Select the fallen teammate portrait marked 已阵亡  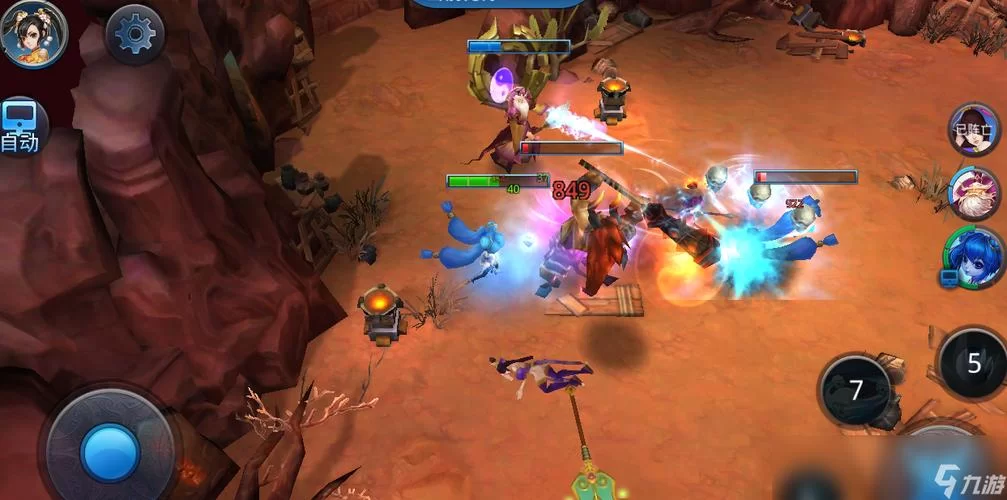(974, 129)
